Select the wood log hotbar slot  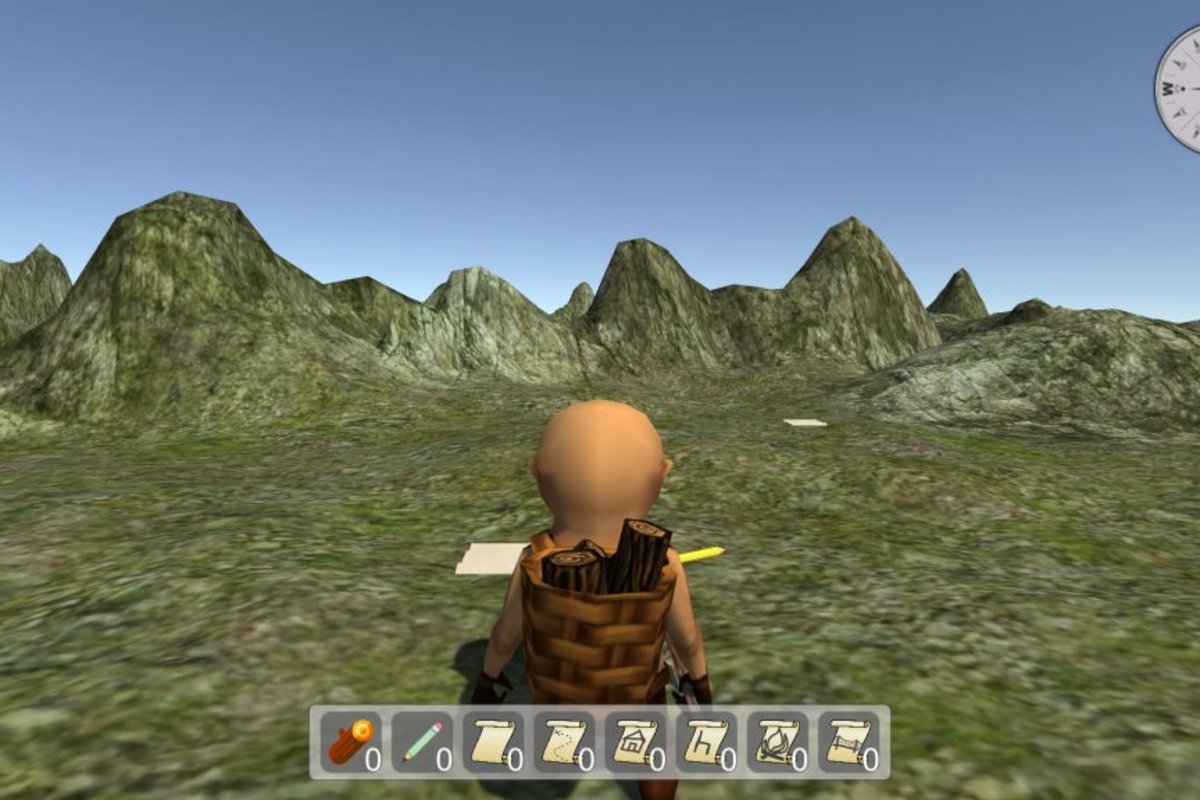coord(351,743)
